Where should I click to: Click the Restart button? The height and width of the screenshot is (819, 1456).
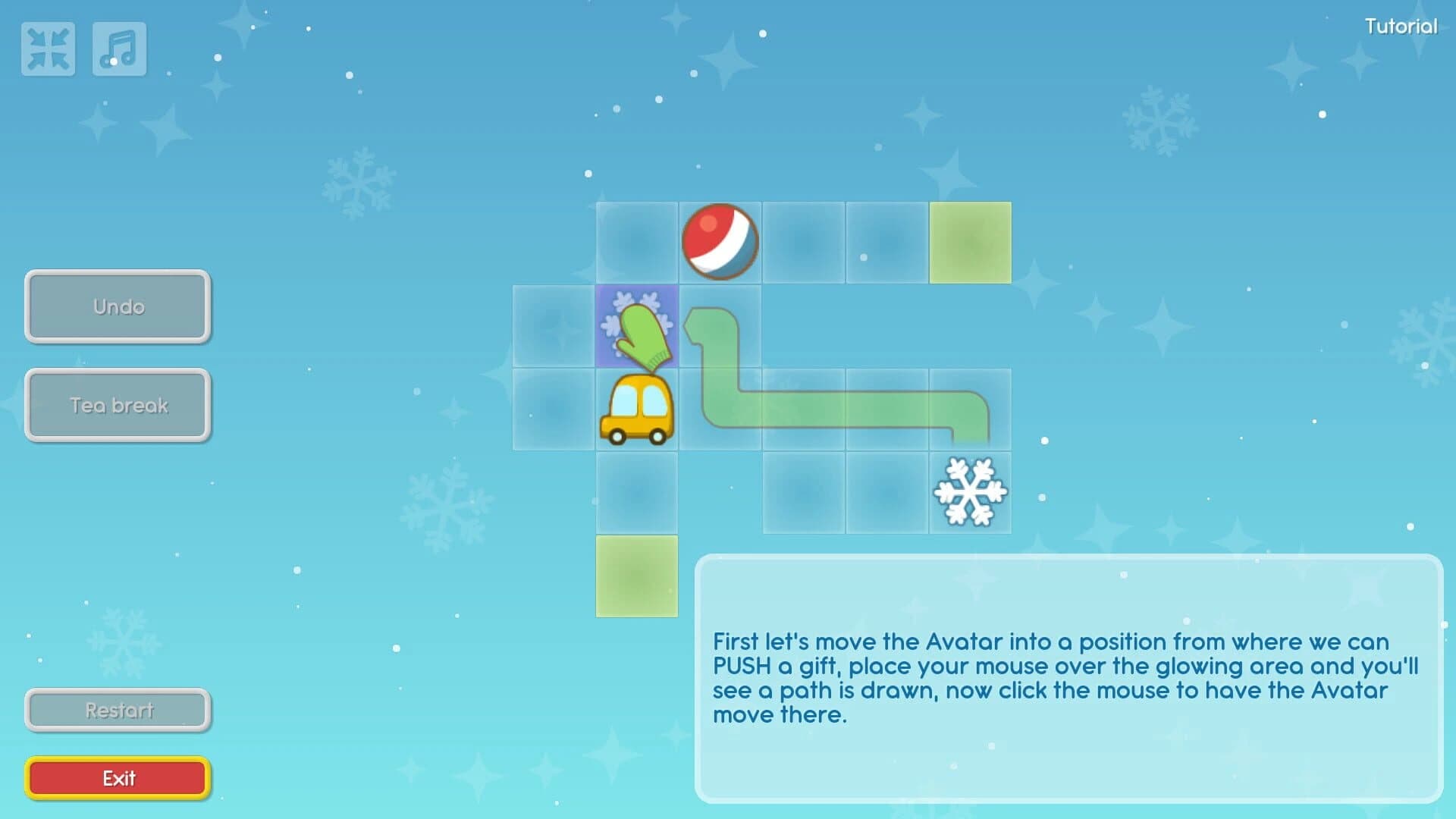coord(118,710)
